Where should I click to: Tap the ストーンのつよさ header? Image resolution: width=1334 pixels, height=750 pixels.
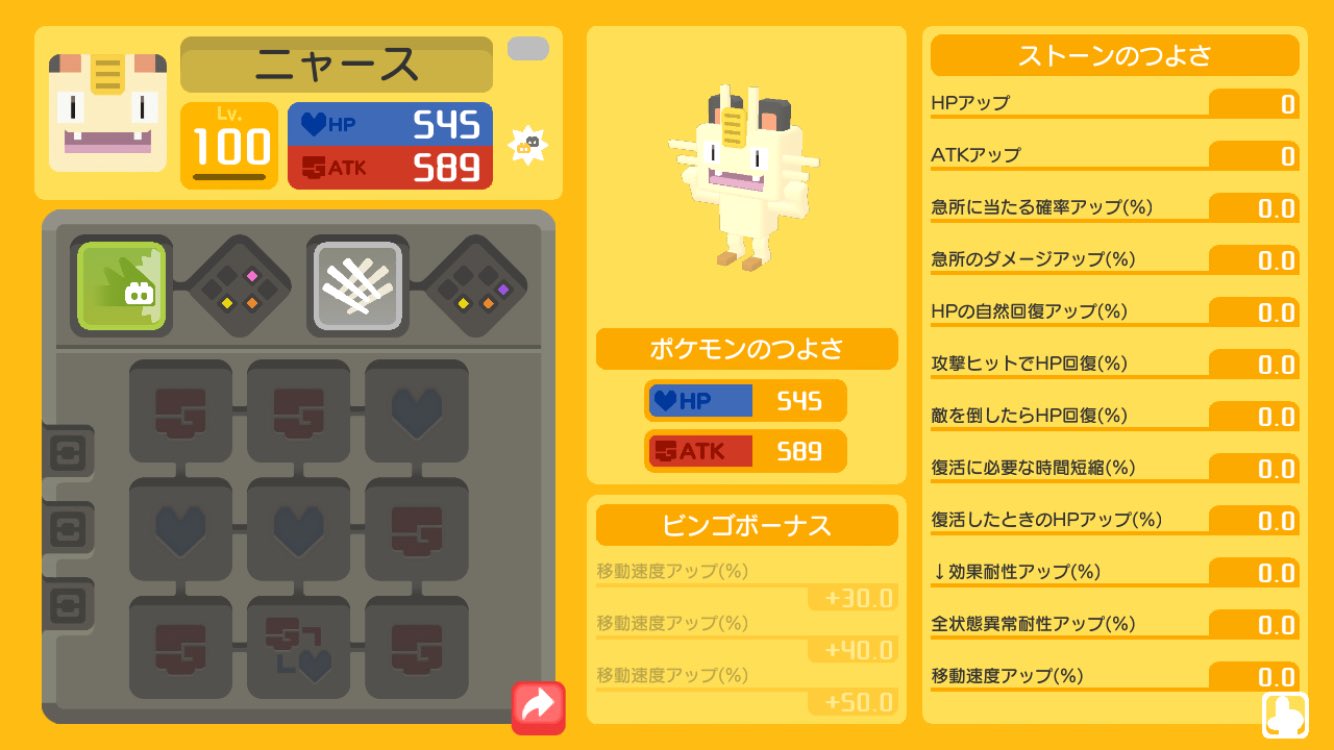click(x=1113, y=56)
